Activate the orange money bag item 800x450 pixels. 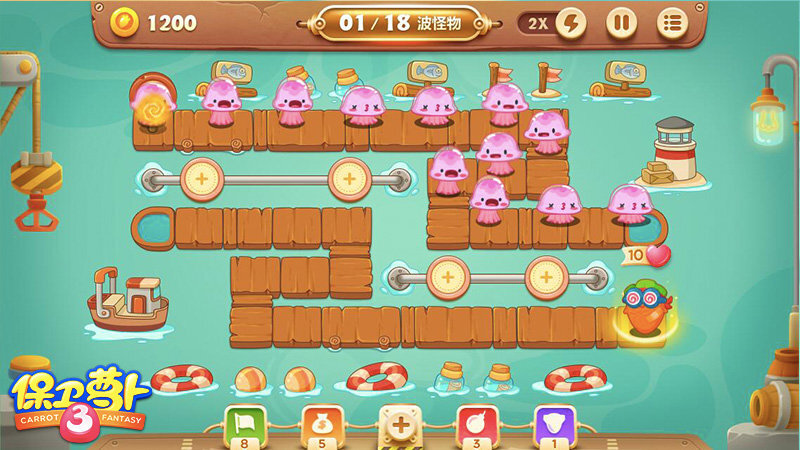click(x=323, y=425)
